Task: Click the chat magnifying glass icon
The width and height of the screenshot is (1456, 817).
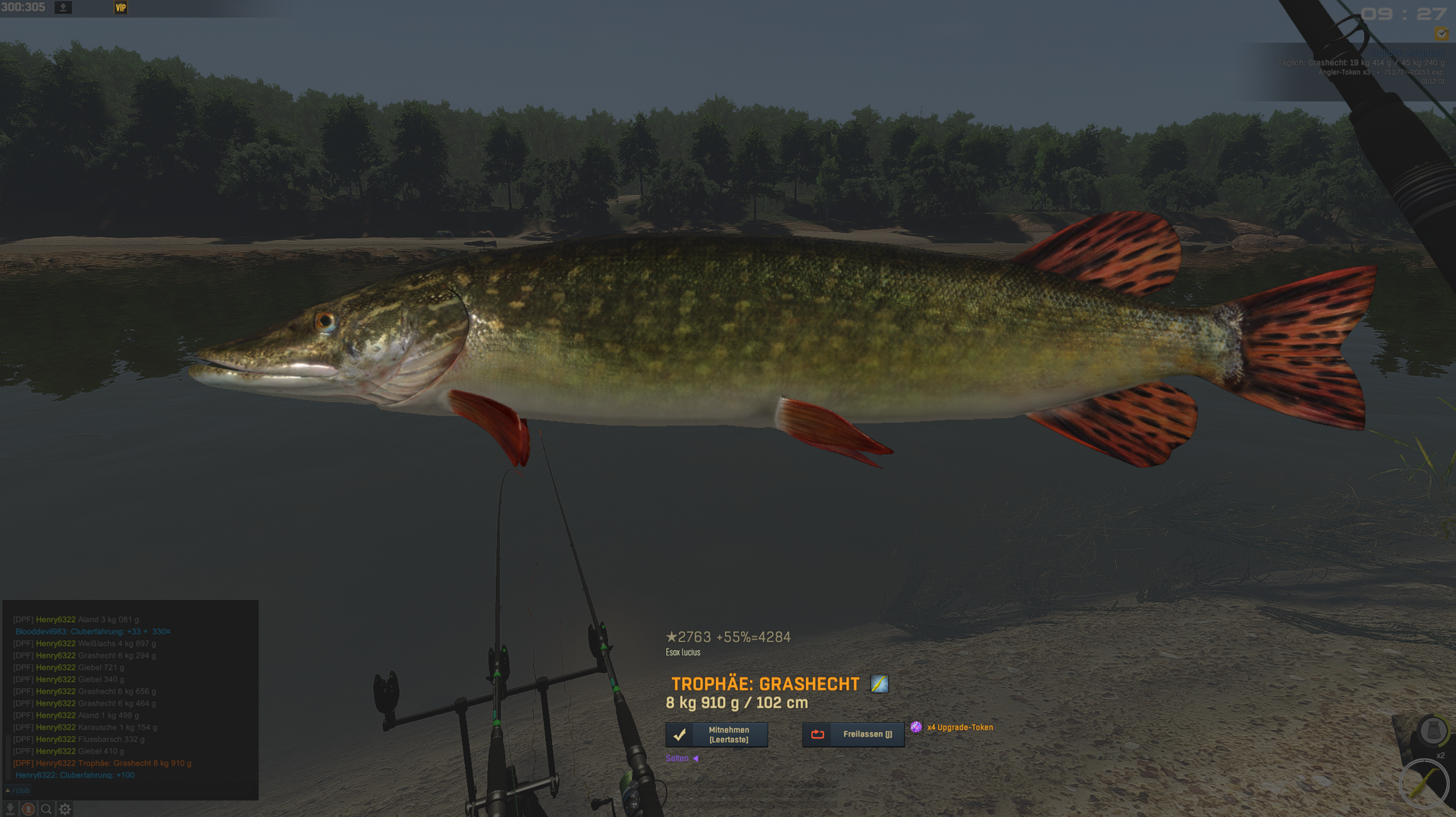Action: [46, 809]
